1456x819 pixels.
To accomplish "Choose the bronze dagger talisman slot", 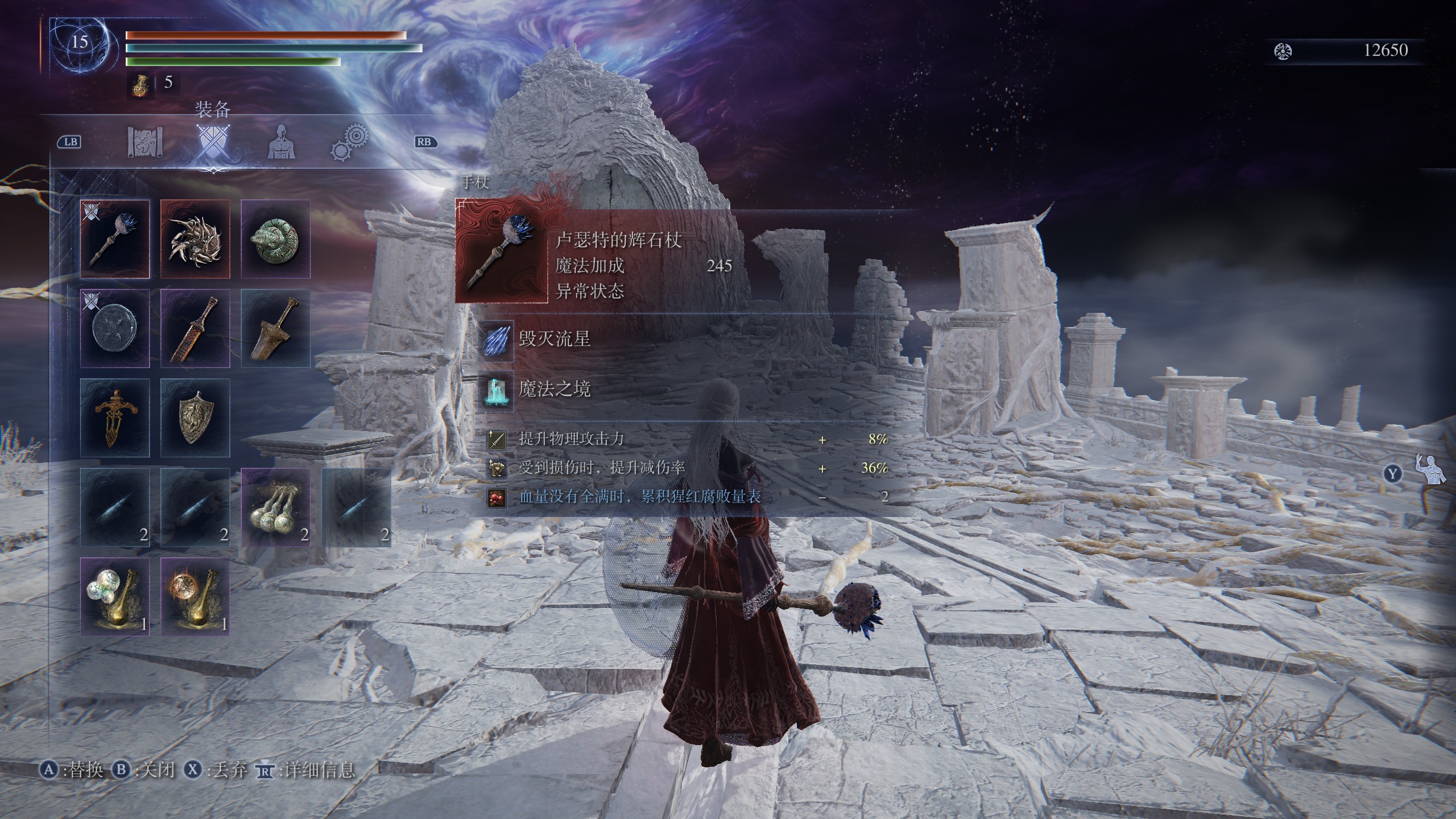I will tap(115, 418).
